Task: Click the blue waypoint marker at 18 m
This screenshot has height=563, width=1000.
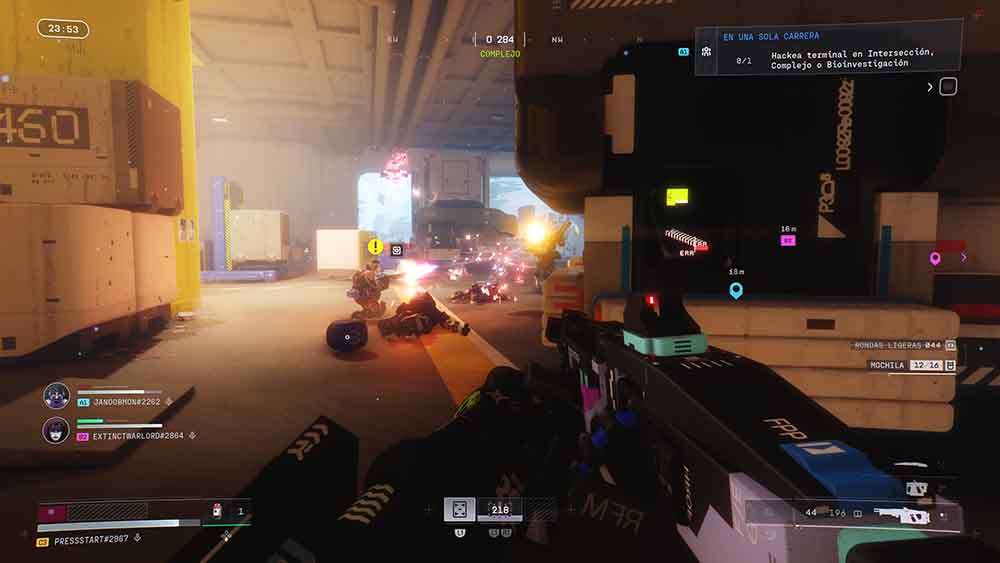Action: [736, 290]
